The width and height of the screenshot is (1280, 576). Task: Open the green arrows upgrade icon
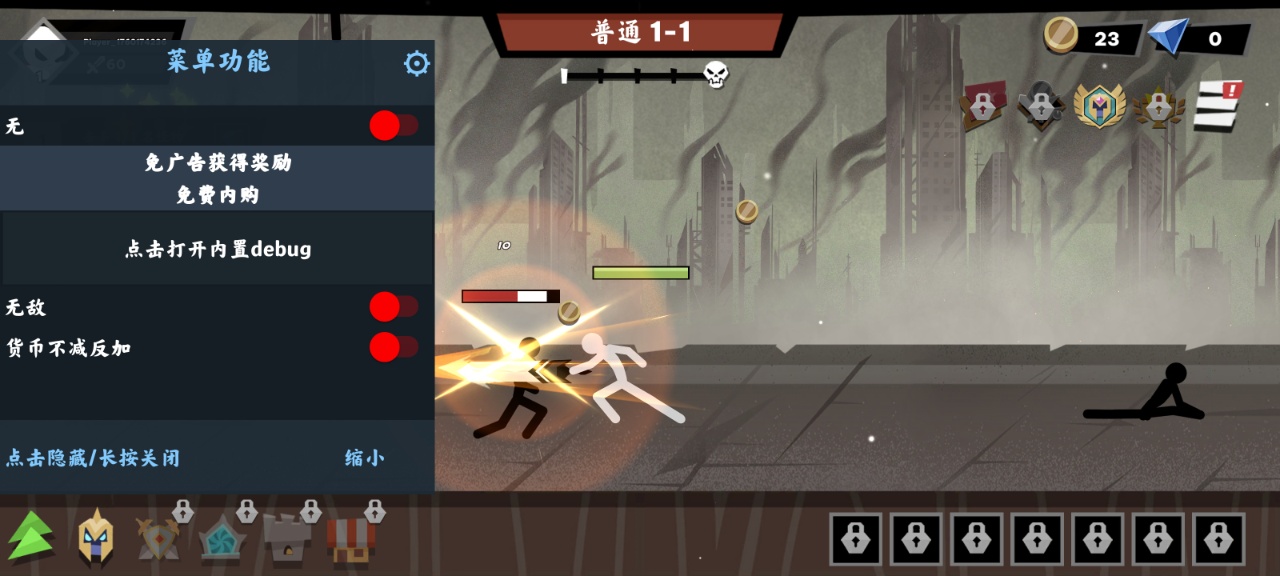[32, 536]
